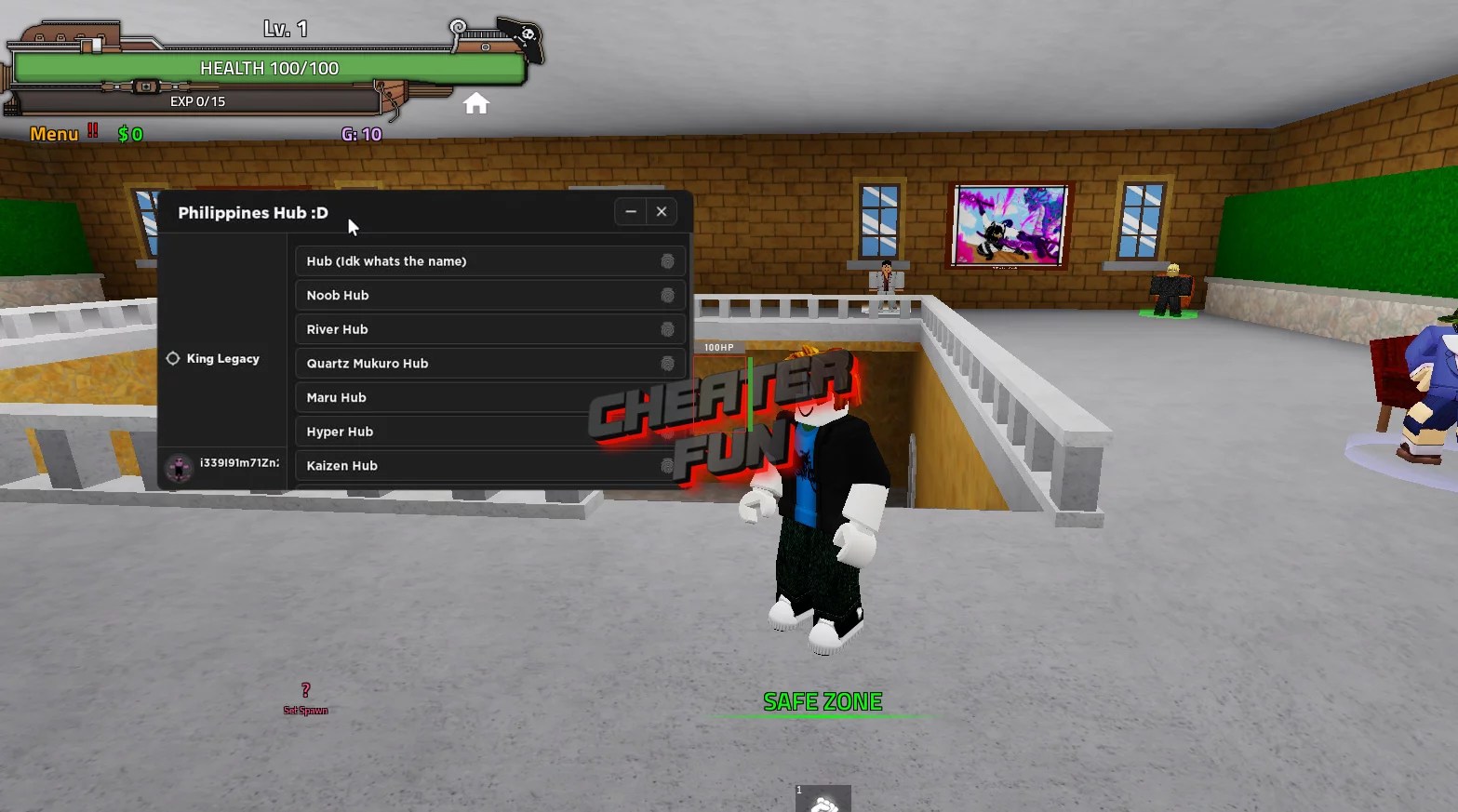Select the diamond icon beside King Legacy
The image size is (1458, 812).
coord(173,358)
